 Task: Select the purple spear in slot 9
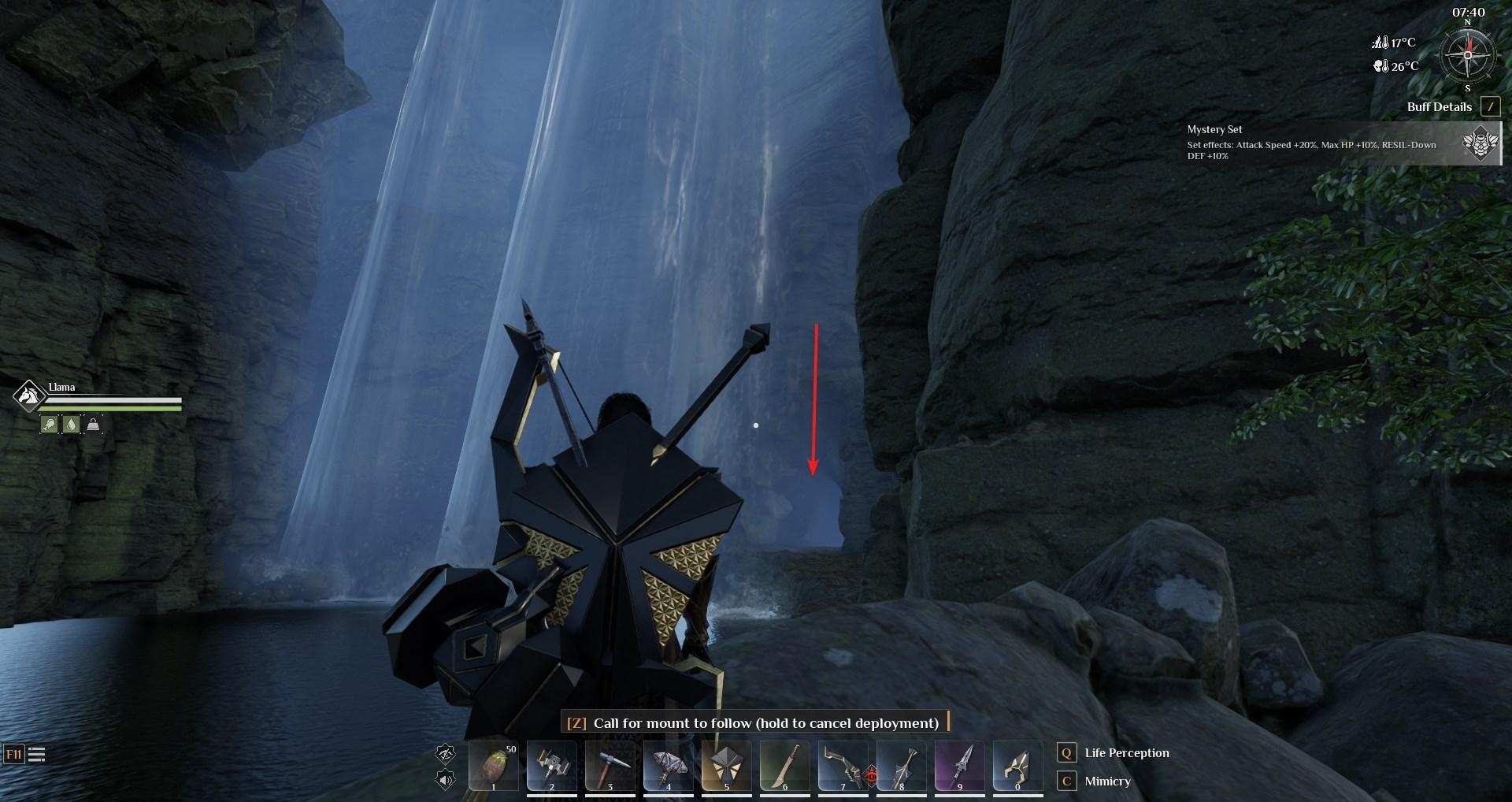pyautogui.click(x=960, y=766)
